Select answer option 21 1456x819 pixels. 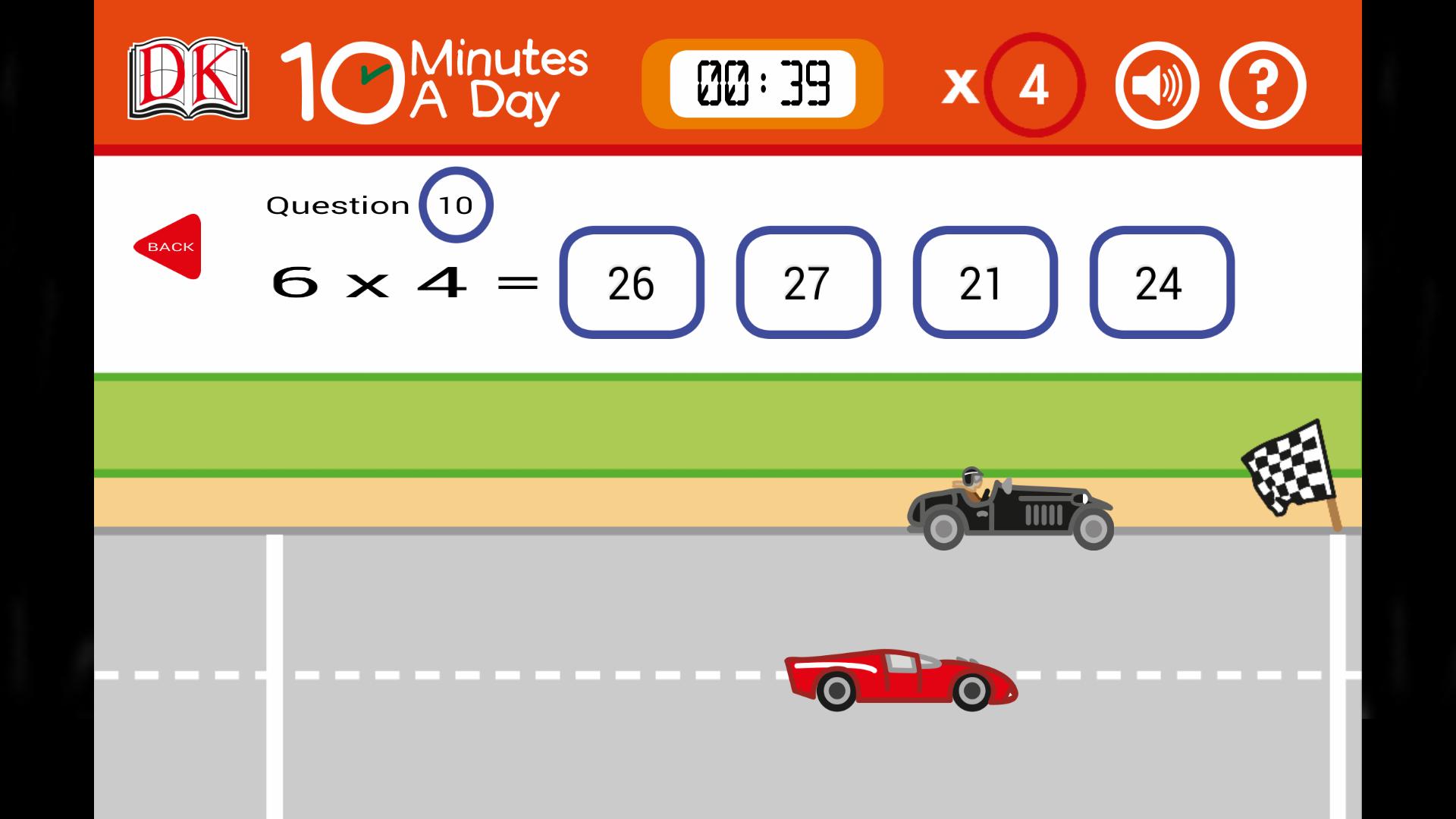[x=984, y=283]
